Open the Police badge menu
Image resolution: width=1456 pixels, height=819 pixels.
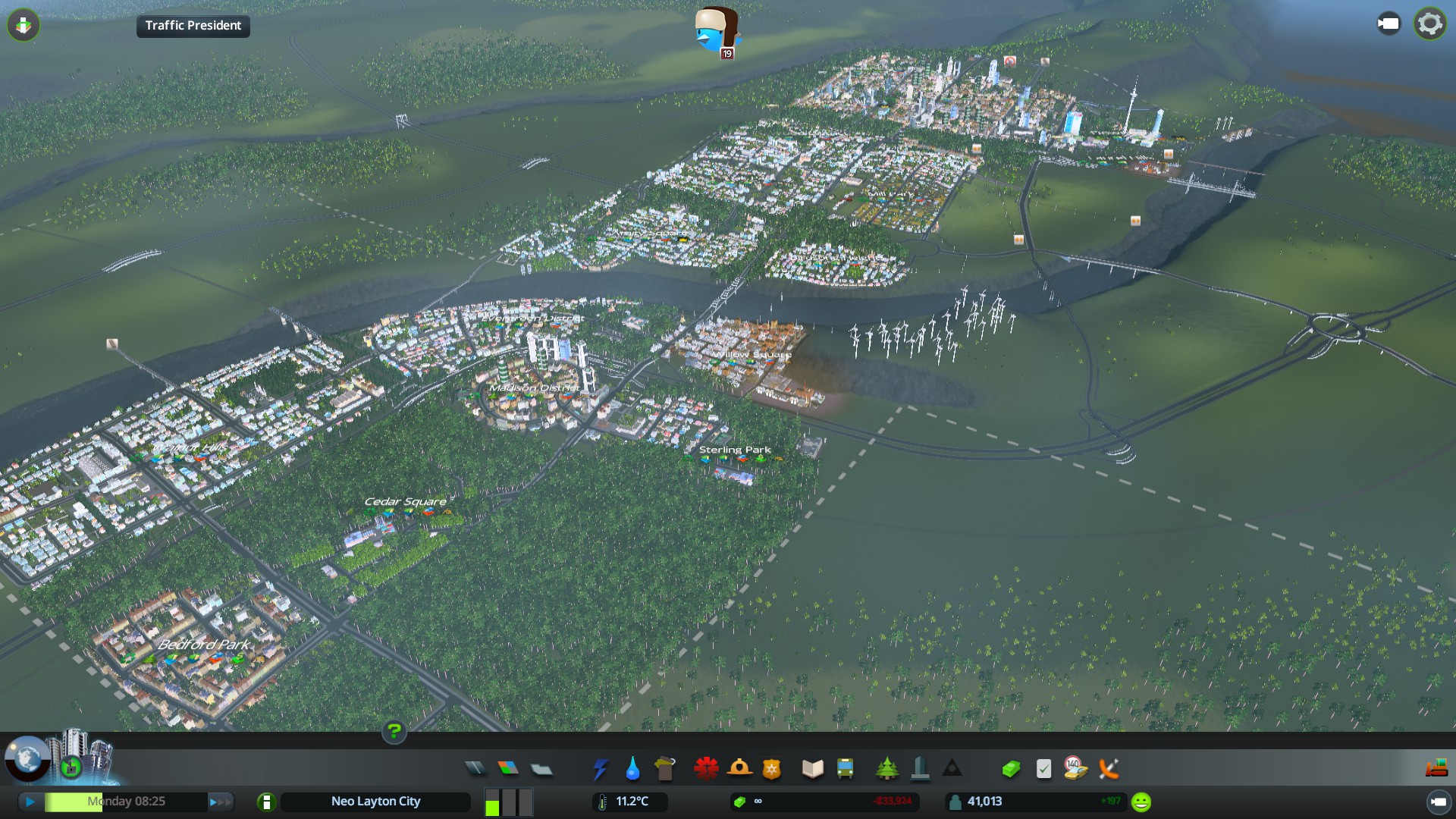click(771, 770)
